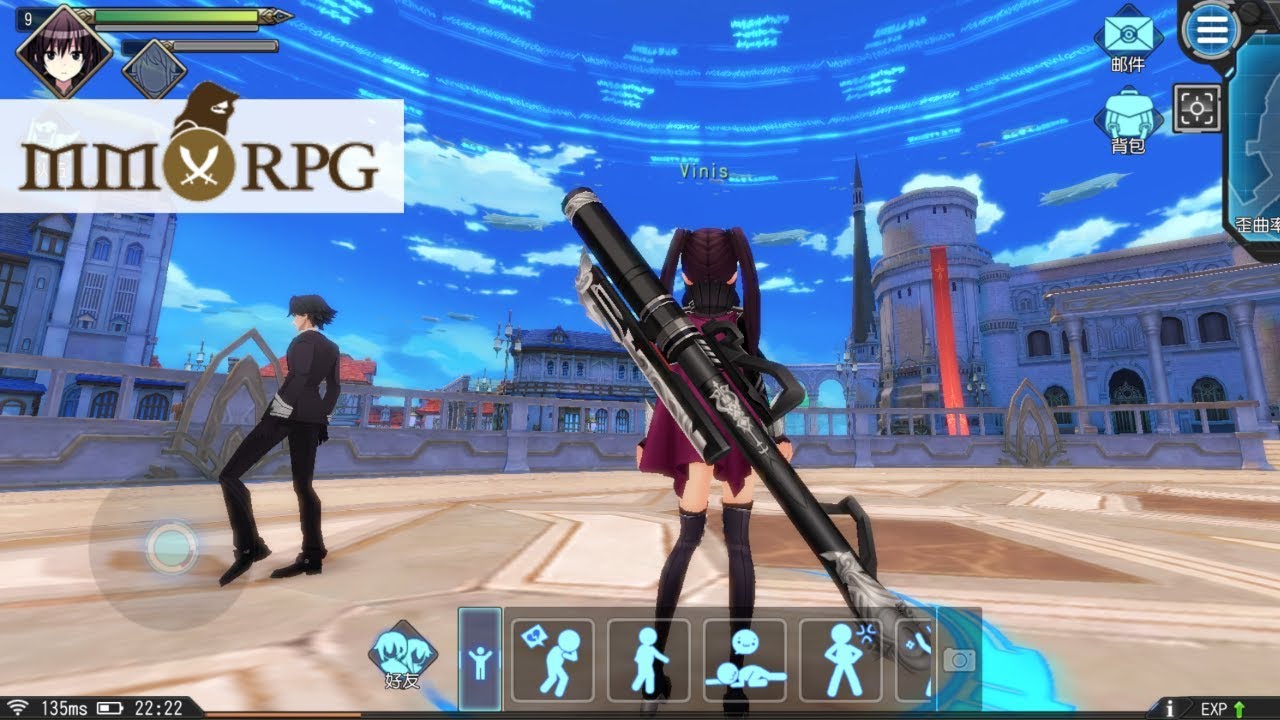
Task: Click the info "i" icon
Action: [1170, 708]
